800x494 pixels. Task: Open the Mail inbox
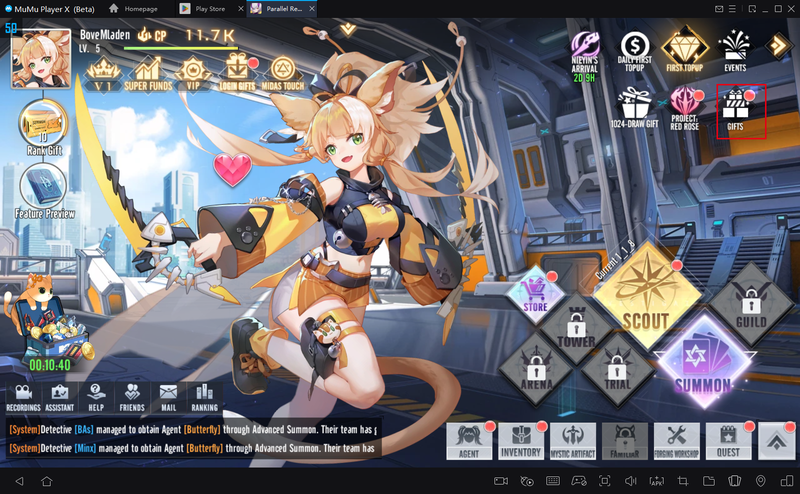168,395
